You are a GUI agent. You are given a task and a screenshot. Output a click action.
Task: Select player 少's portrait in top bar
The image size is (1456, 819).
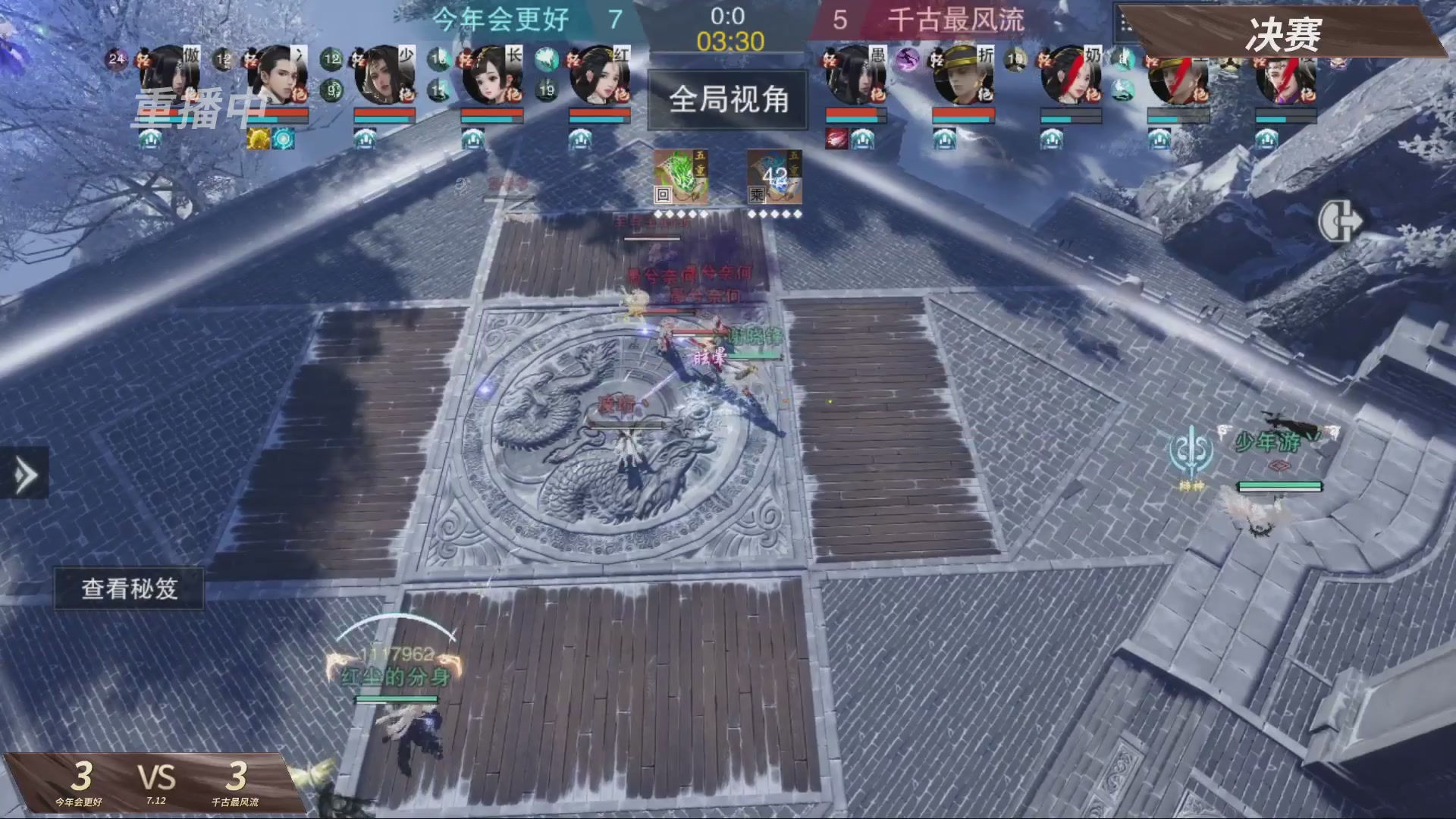pos(383,76)
